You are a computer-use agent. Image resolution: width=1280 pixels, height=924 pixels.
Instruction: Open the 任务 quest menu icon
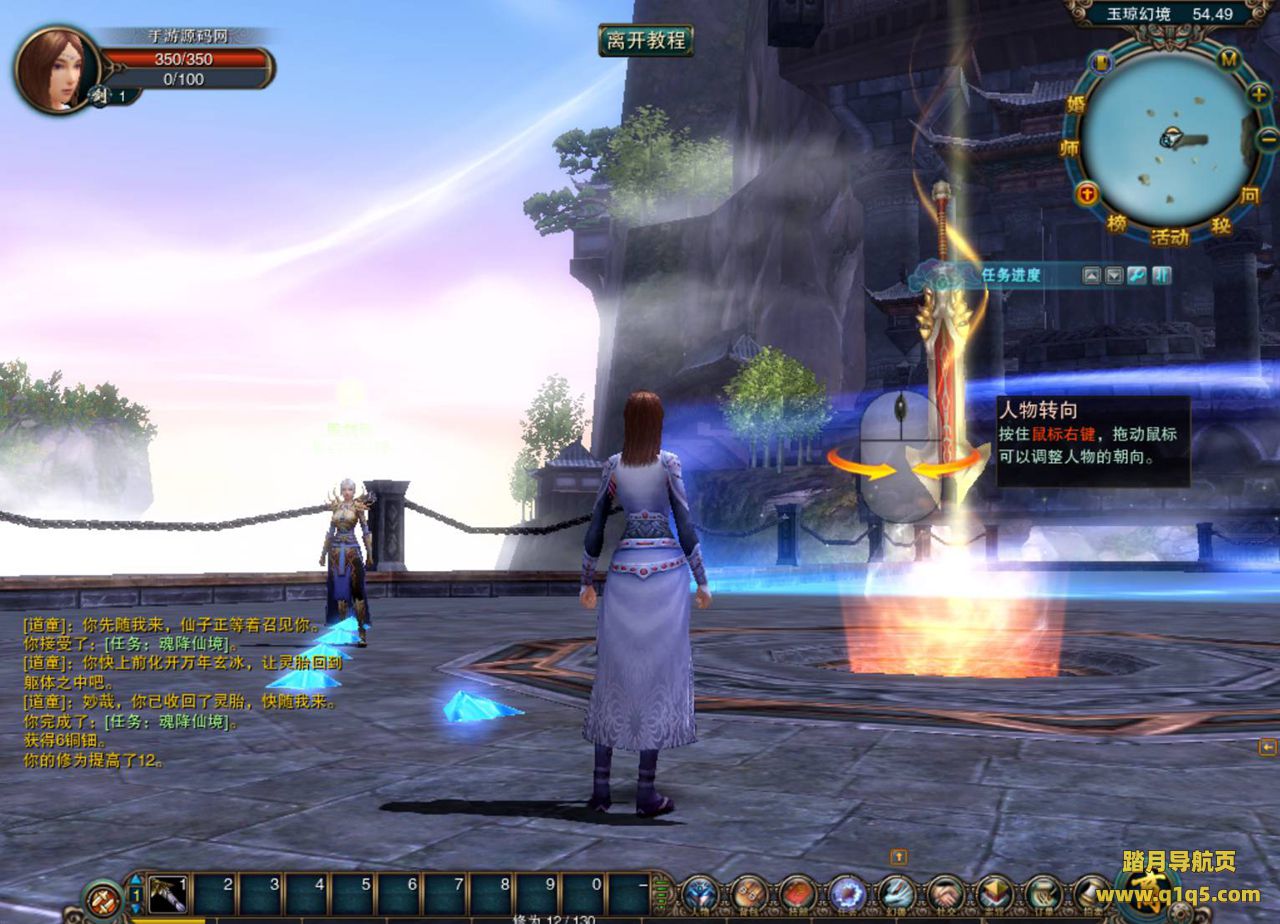click(x=848, y=893)
